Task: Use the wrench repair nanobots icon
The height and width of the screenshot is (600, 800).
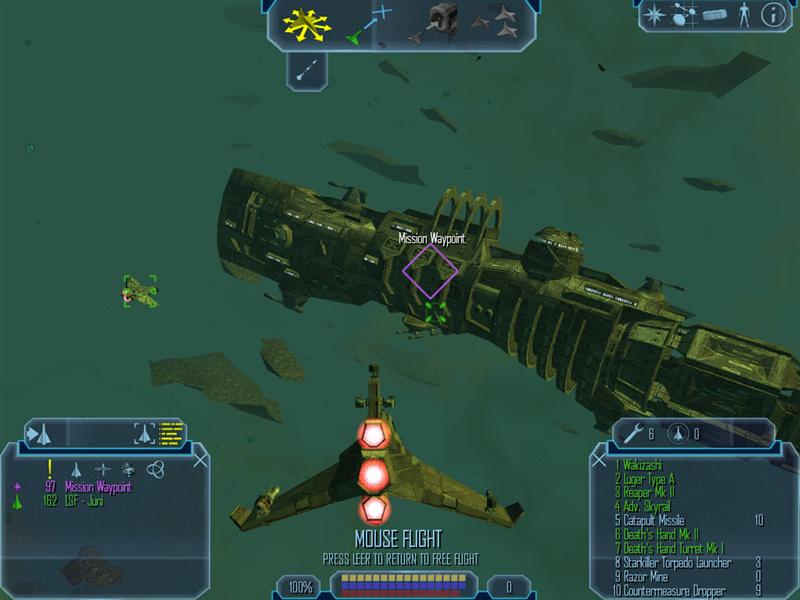Action: click(x=633, y=433)
